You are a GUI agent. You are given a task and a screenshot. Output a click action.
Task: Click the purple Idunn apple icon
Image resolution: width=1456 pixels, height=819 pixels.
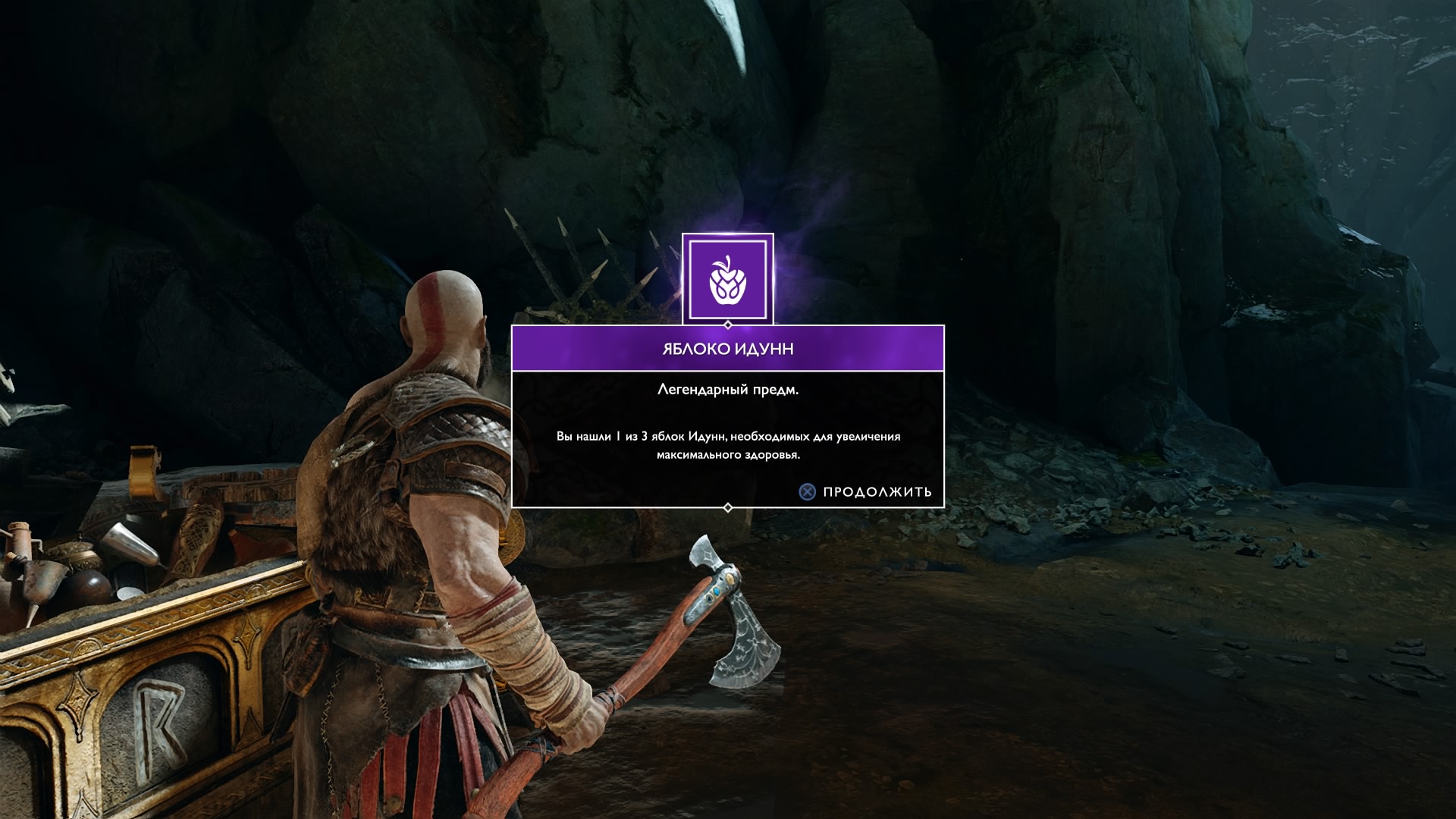tap(728, 278)
